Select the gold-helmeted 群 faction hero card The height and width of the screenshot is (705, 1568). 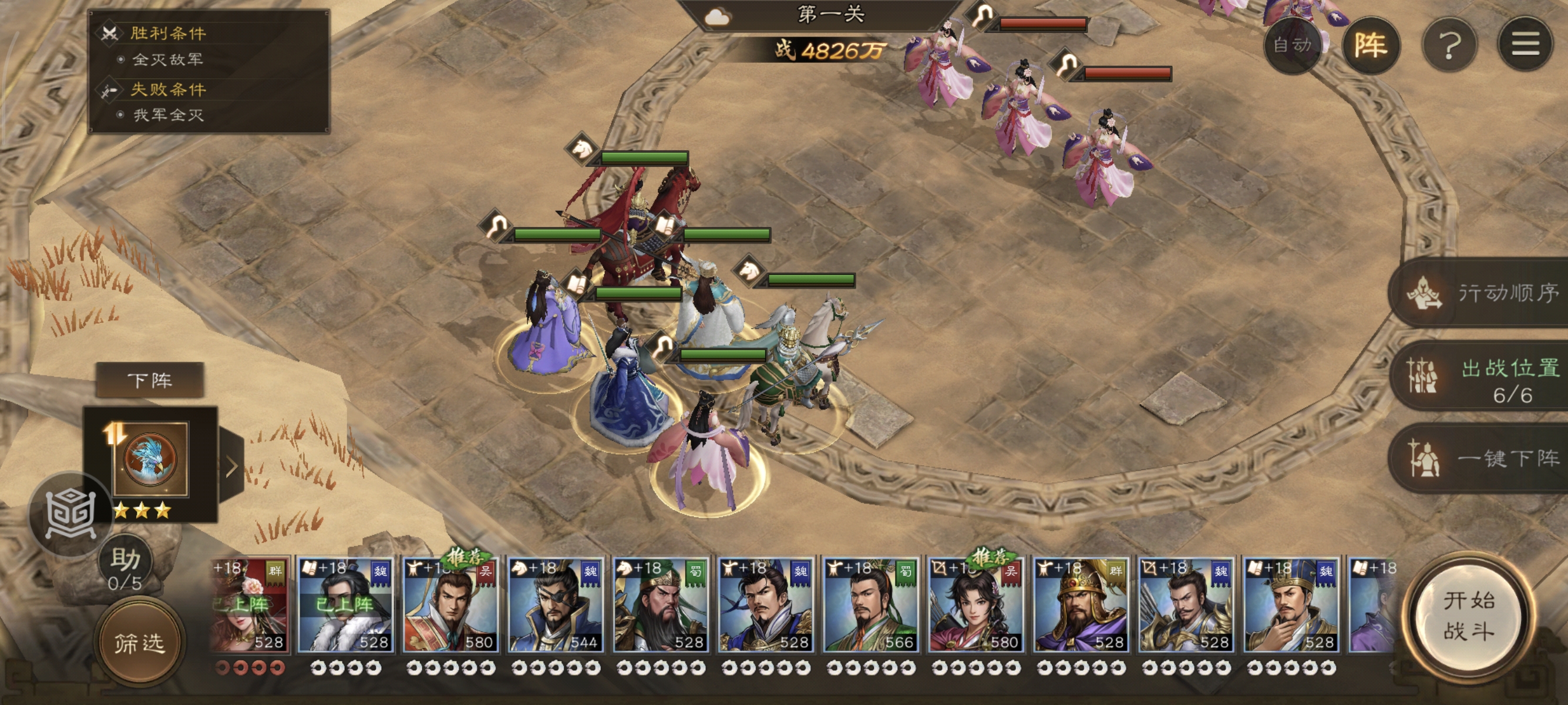(x=1081, y=606)
